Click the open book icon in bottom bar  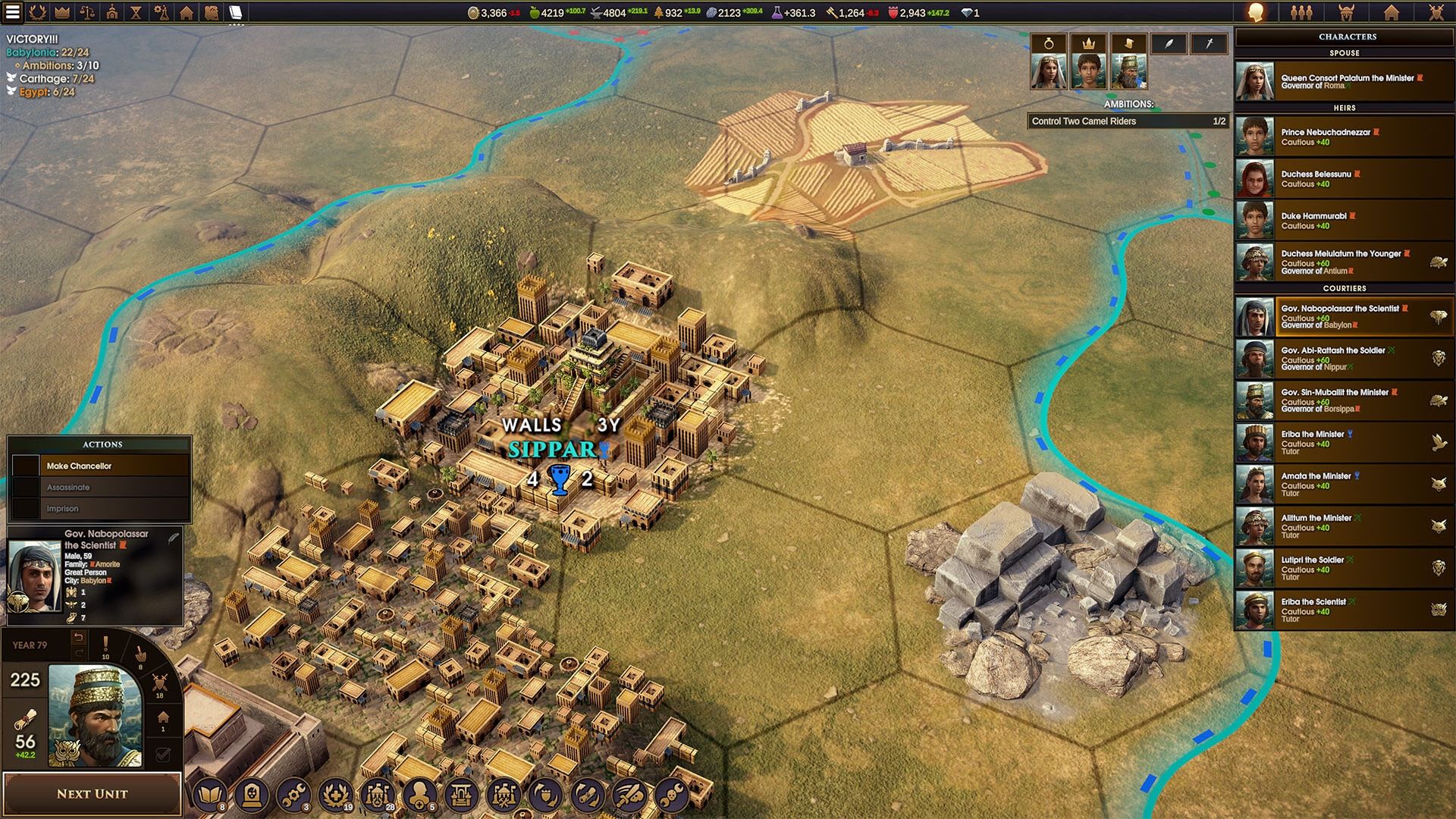(x=209, y=794)
